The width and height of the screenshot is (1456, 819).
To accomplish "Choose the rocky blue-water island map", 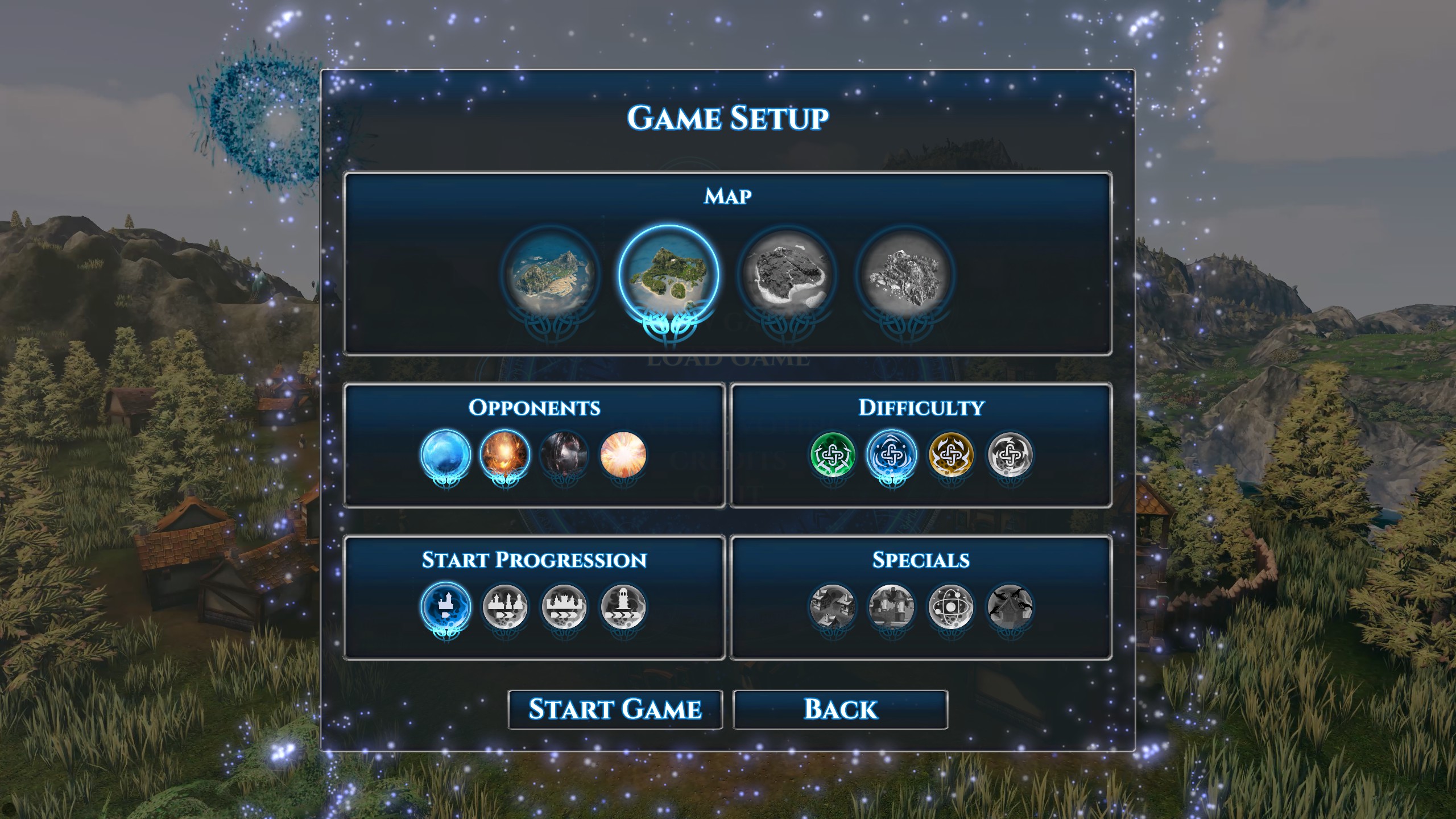I will pos(551,275).
